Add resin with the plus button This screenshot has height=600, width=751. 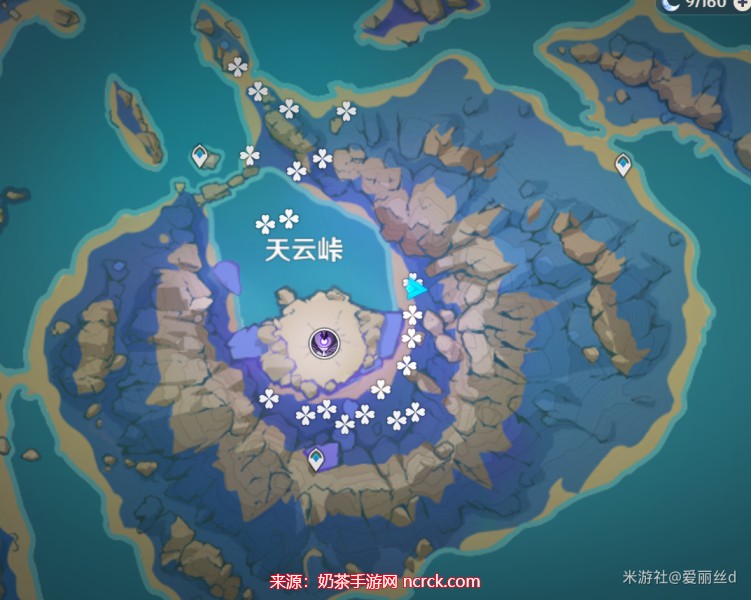(741, 4)
